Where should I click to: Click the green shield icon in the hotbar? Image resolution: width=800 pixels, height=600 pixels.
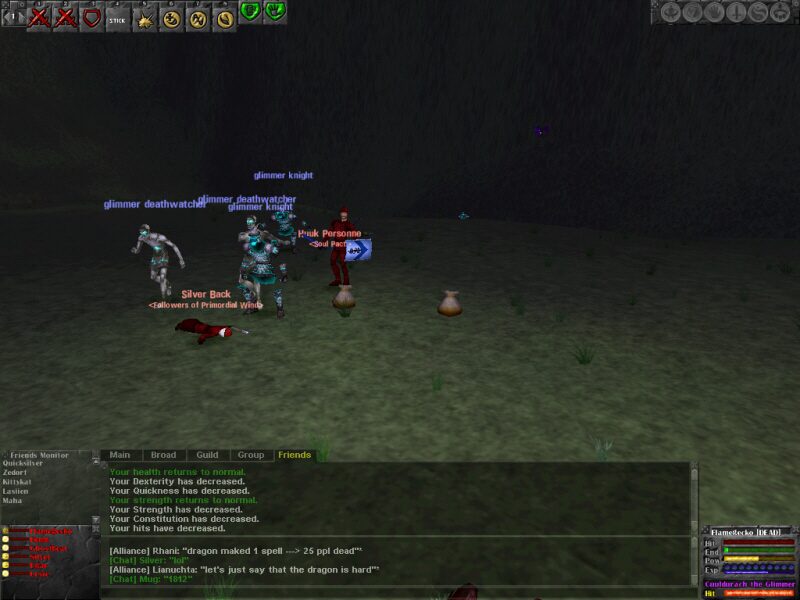point(249,12)
